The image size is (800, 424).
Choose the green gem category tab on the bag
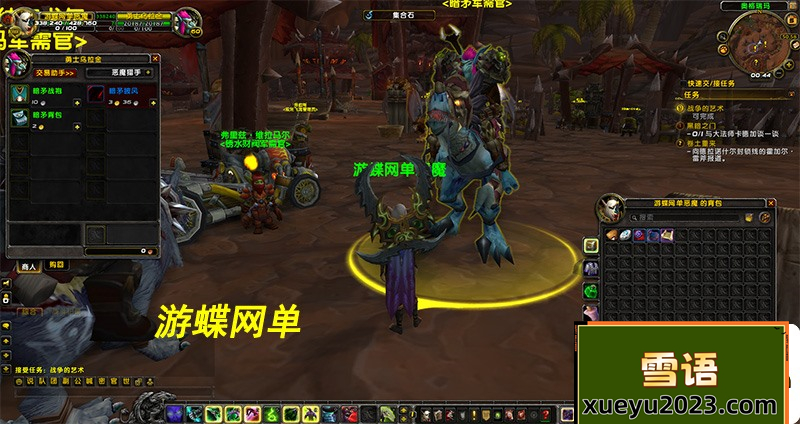click(589, 291)
